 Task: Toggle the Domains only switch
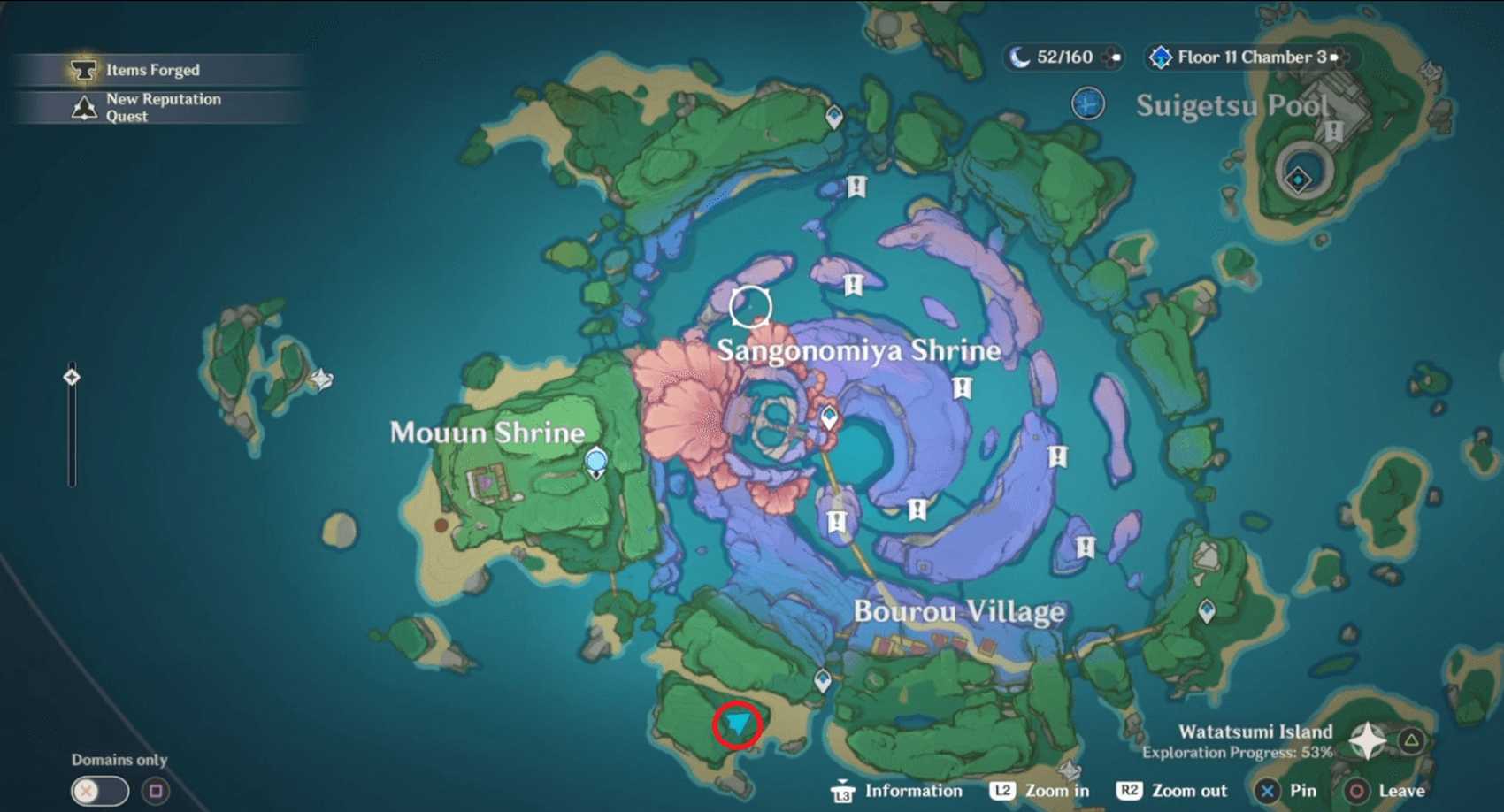(100, 791)
